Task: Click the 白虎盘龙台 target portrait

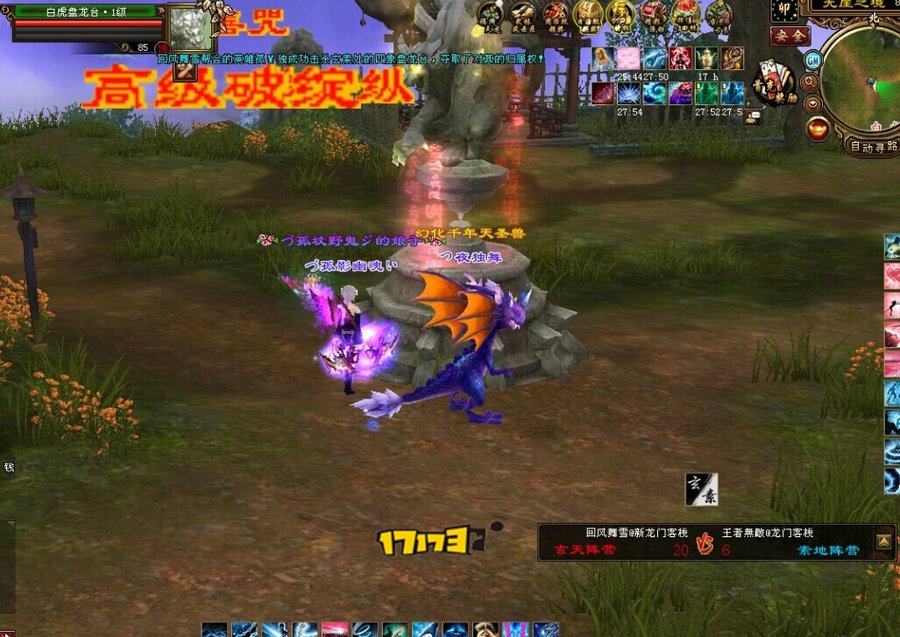Action: pos(190,30)
